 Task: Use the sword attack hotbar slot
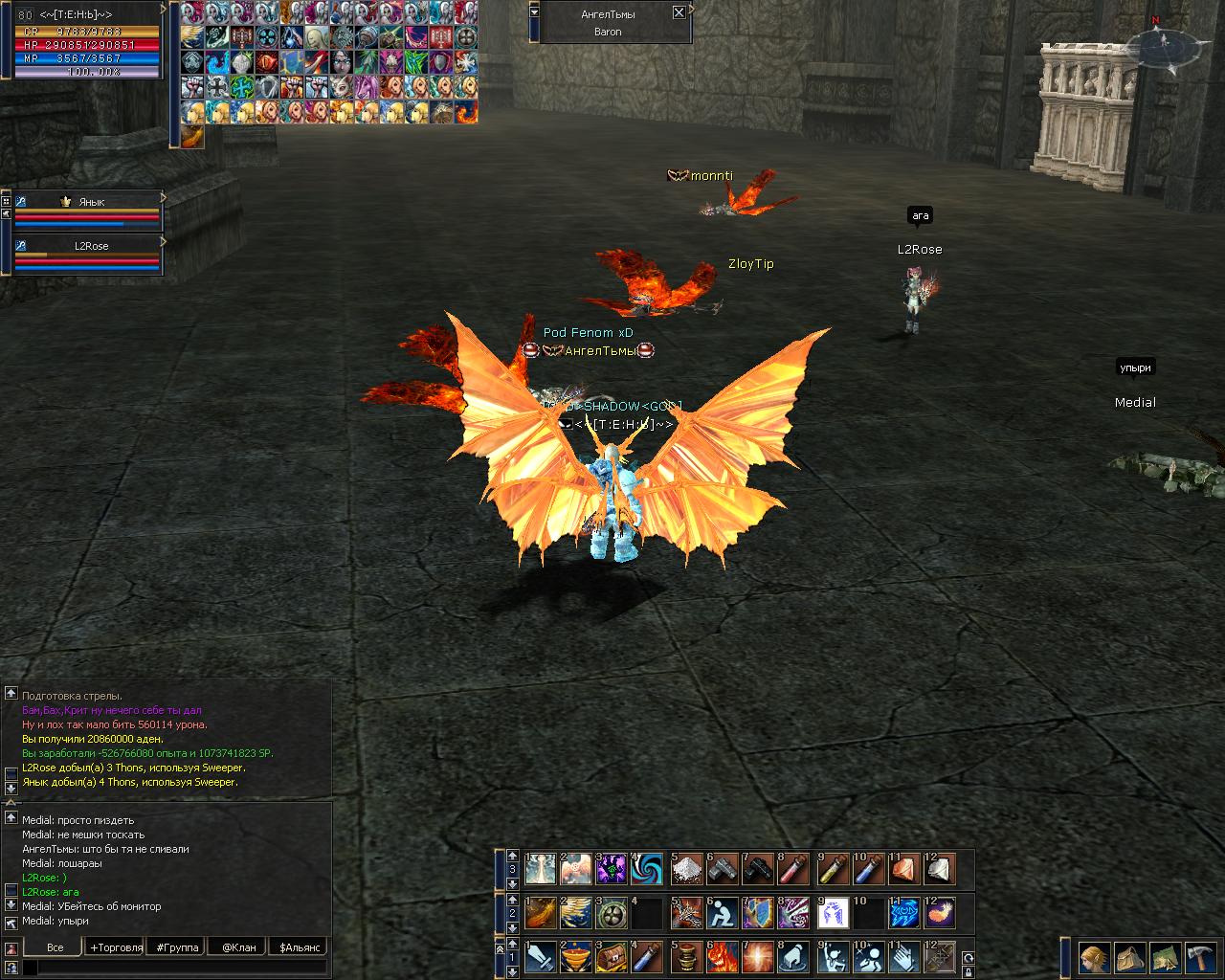[540, 956]
